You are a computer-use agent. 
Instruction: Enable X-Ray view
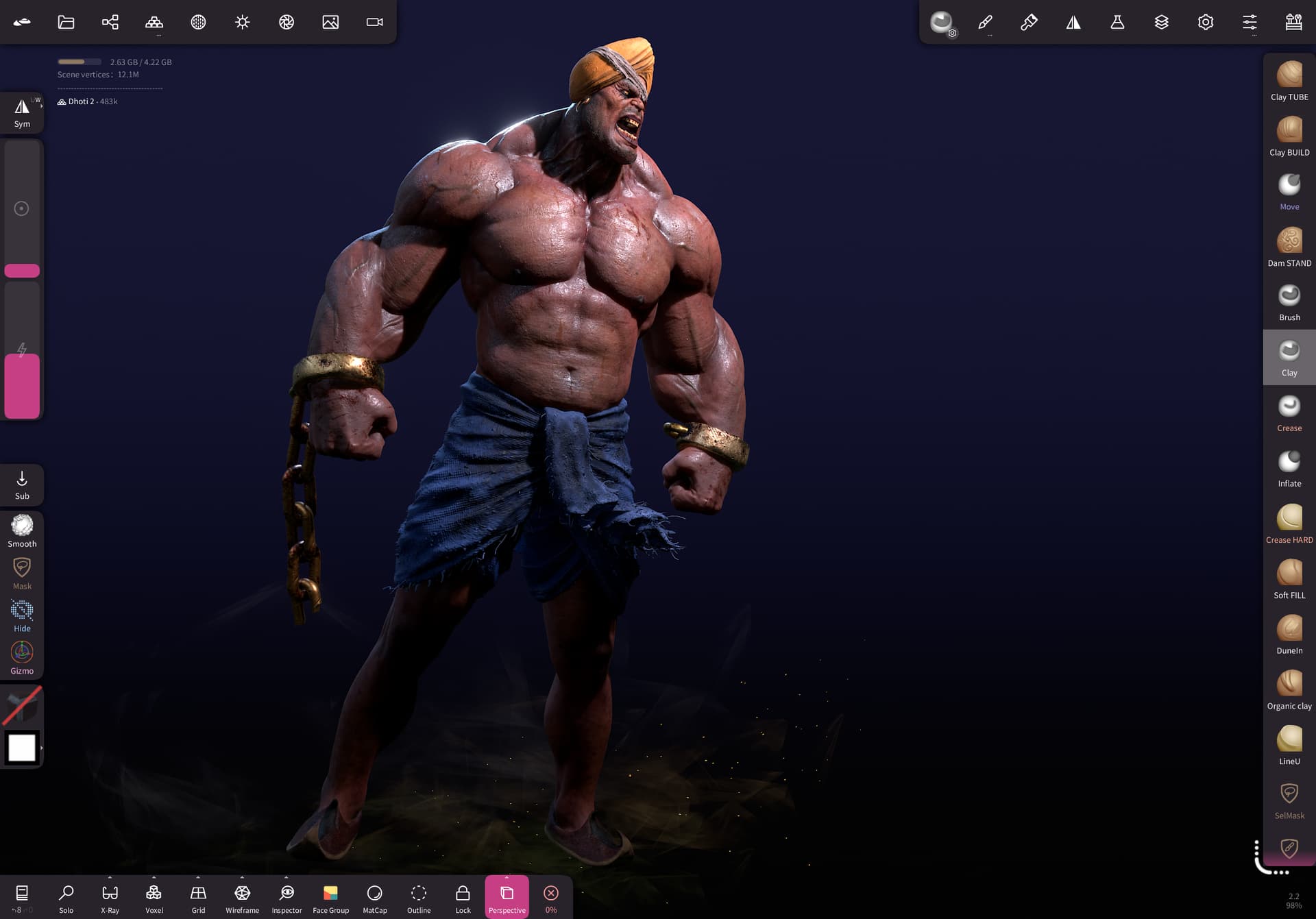110,898
